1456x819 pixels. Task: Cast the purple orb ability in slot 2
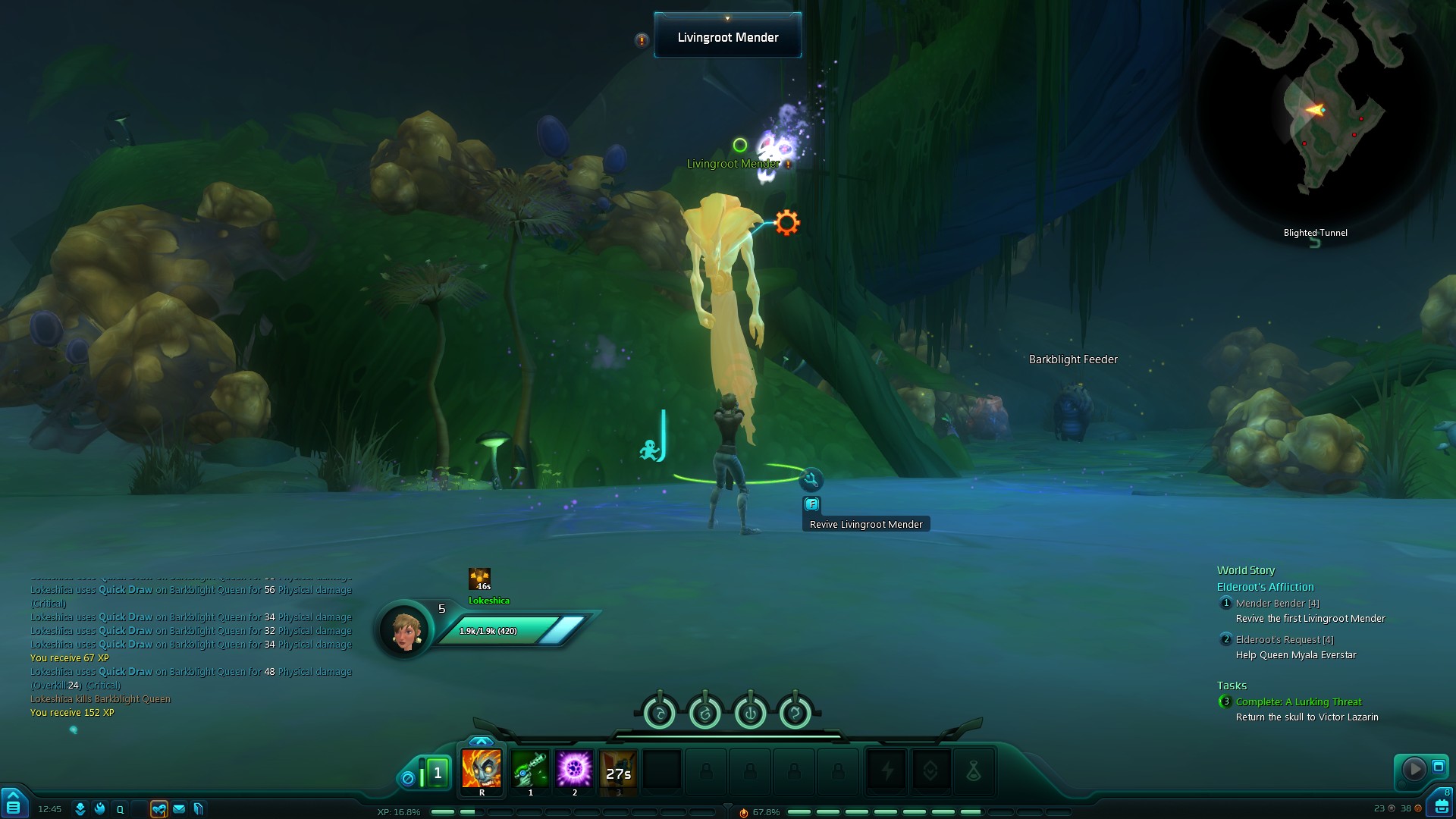(x=574, y=770)
